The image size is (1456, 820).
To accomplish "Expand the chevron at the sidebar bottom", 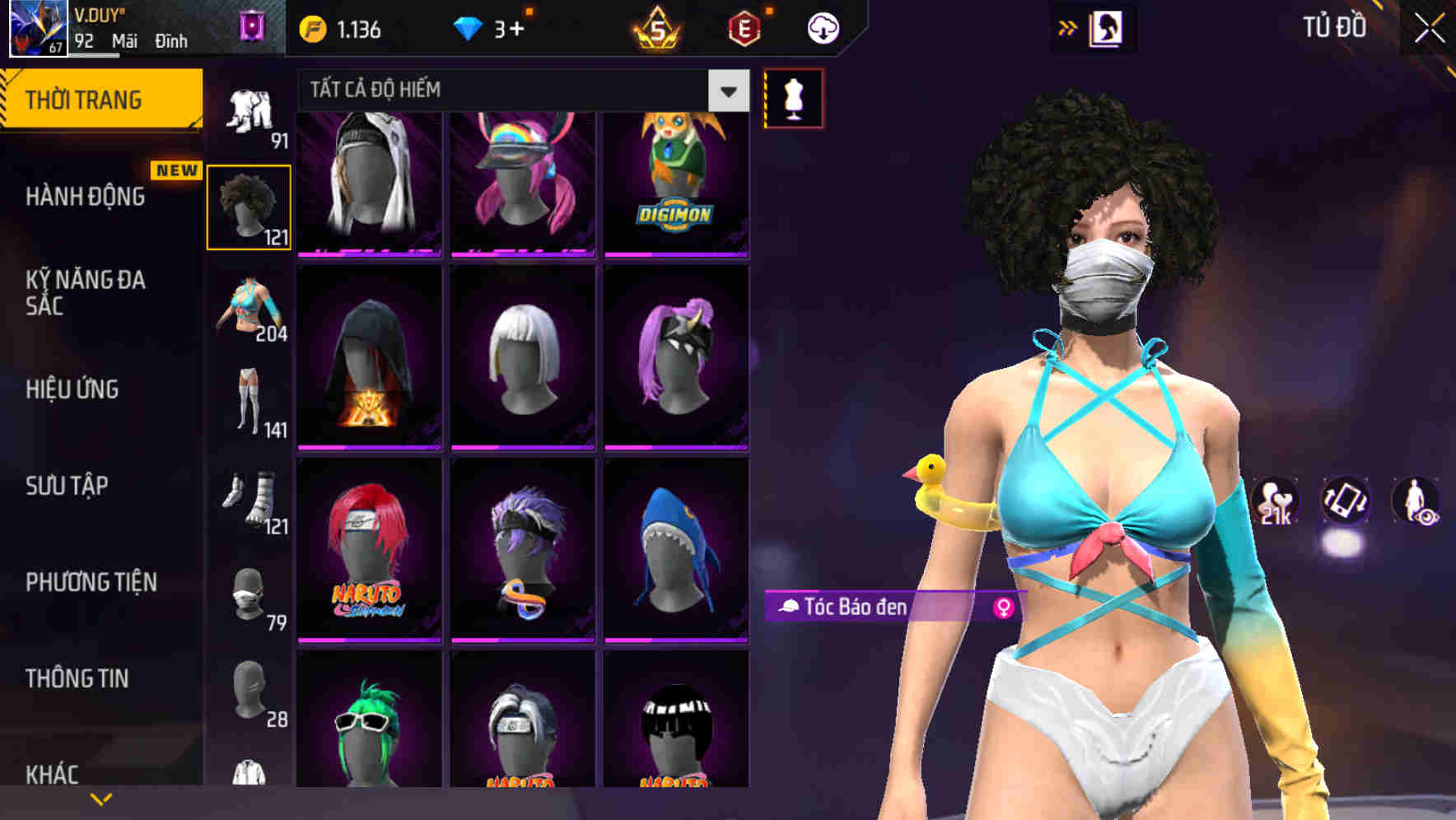I will coord(100,798).
